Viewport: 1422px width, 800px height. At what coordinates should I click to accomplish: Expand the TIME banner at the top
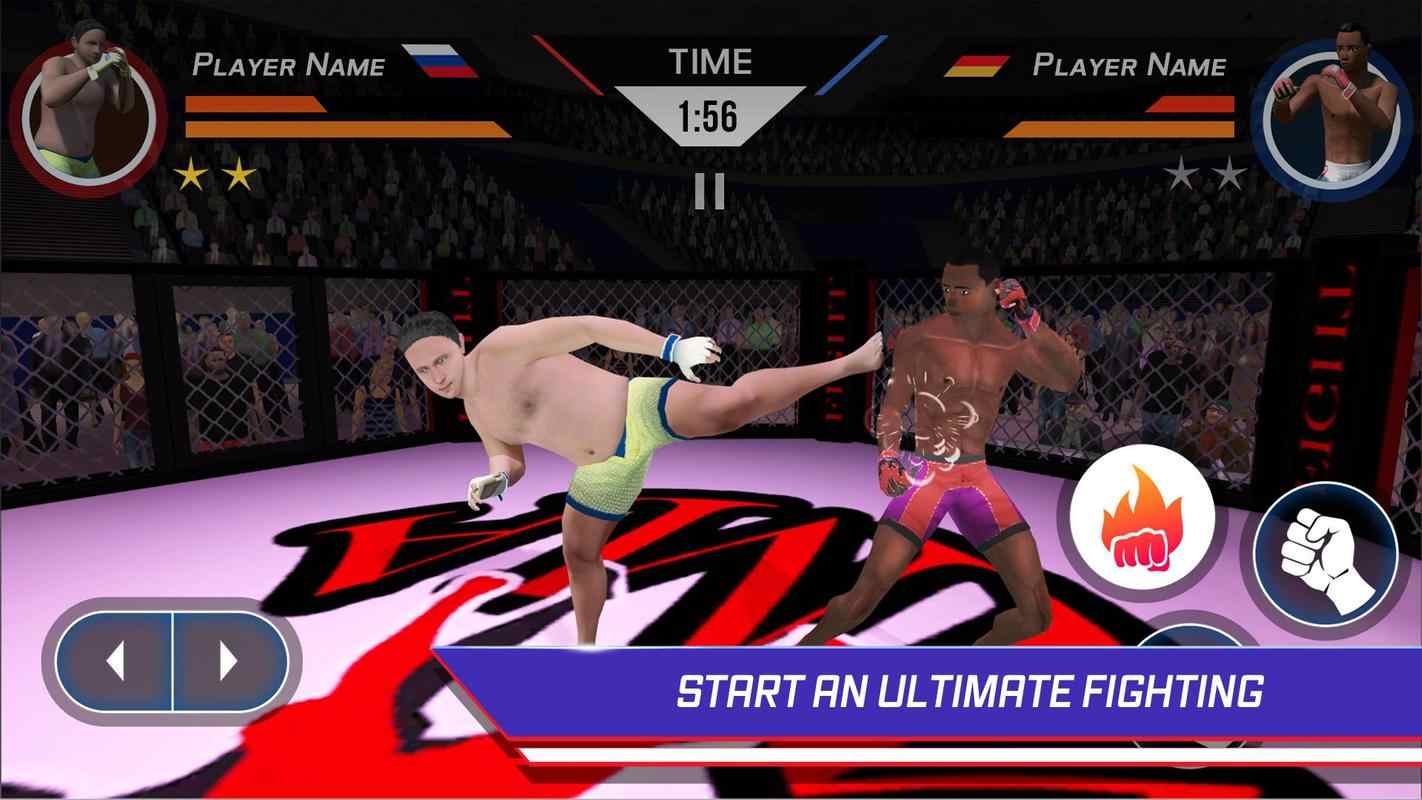tap(712, 62)
